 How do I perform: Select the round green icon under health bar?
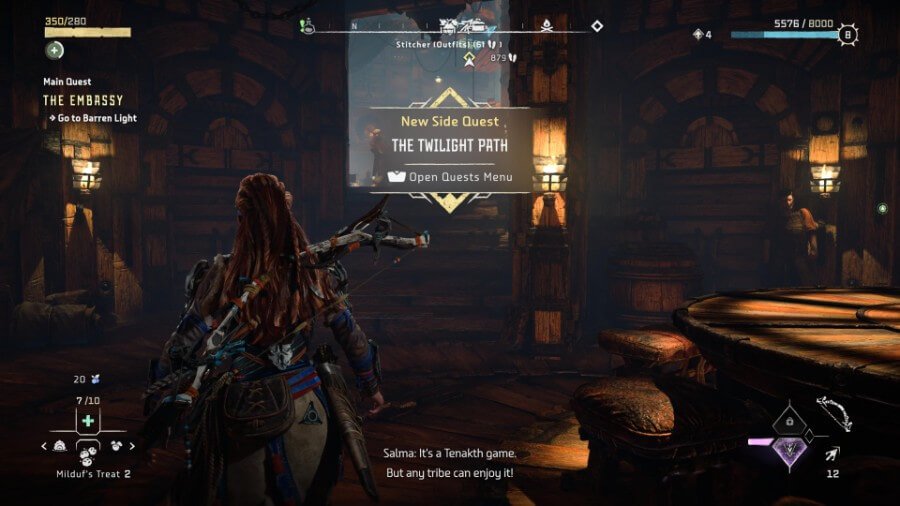(53, 50)
